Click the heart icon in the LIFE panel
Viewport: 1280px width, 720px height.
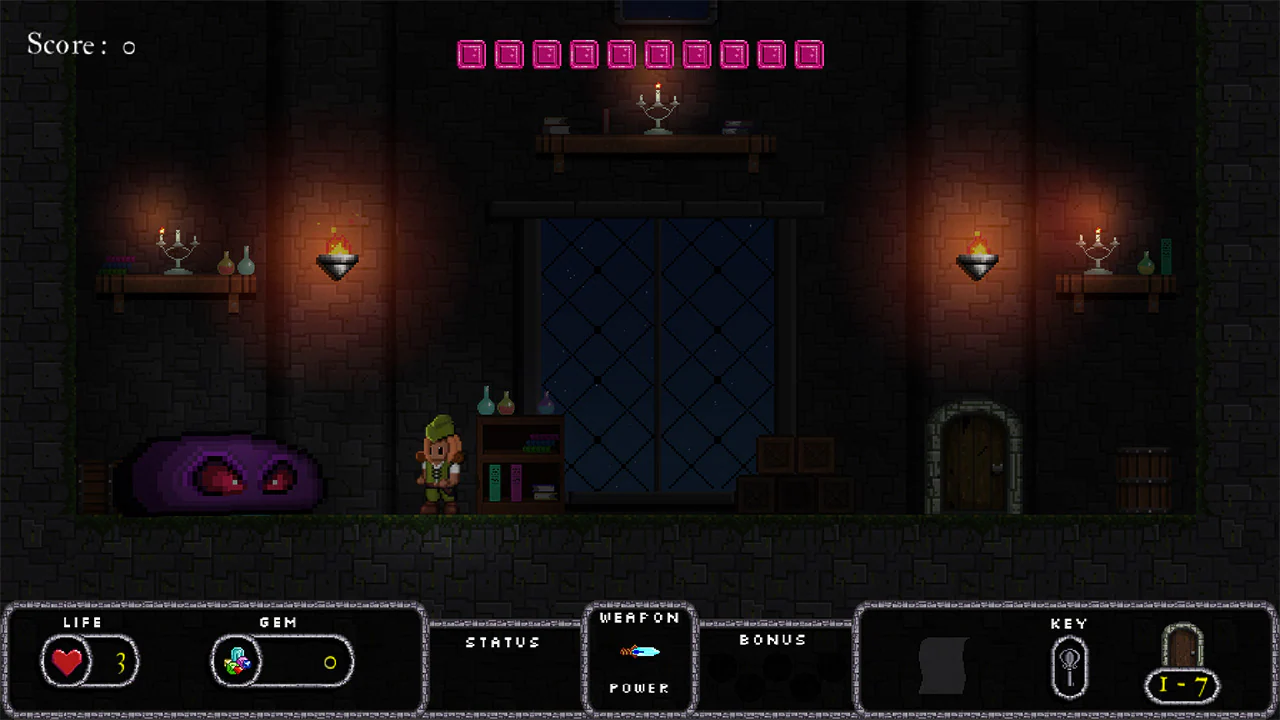click(x=66, y=661)
